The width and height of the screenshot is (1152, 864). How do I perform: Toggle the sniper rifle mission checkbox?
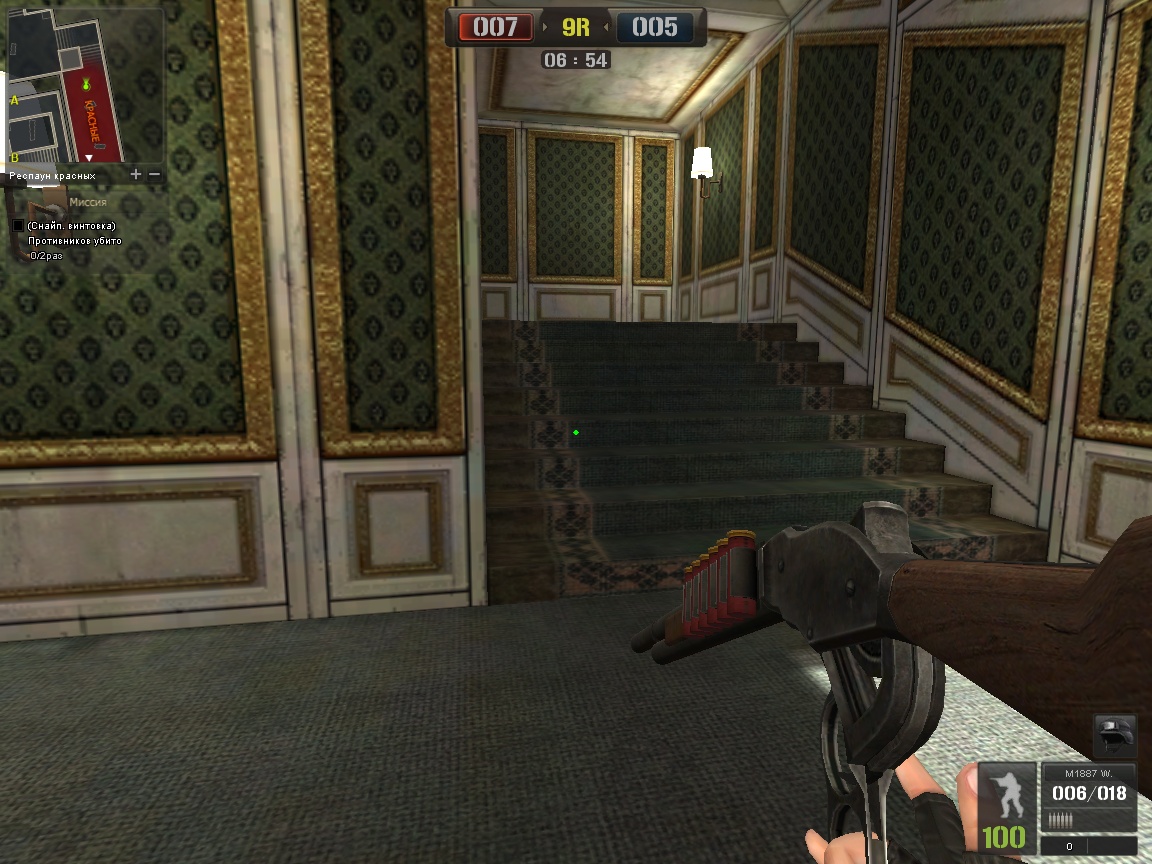pyautogui.click(x=18, y=226)
